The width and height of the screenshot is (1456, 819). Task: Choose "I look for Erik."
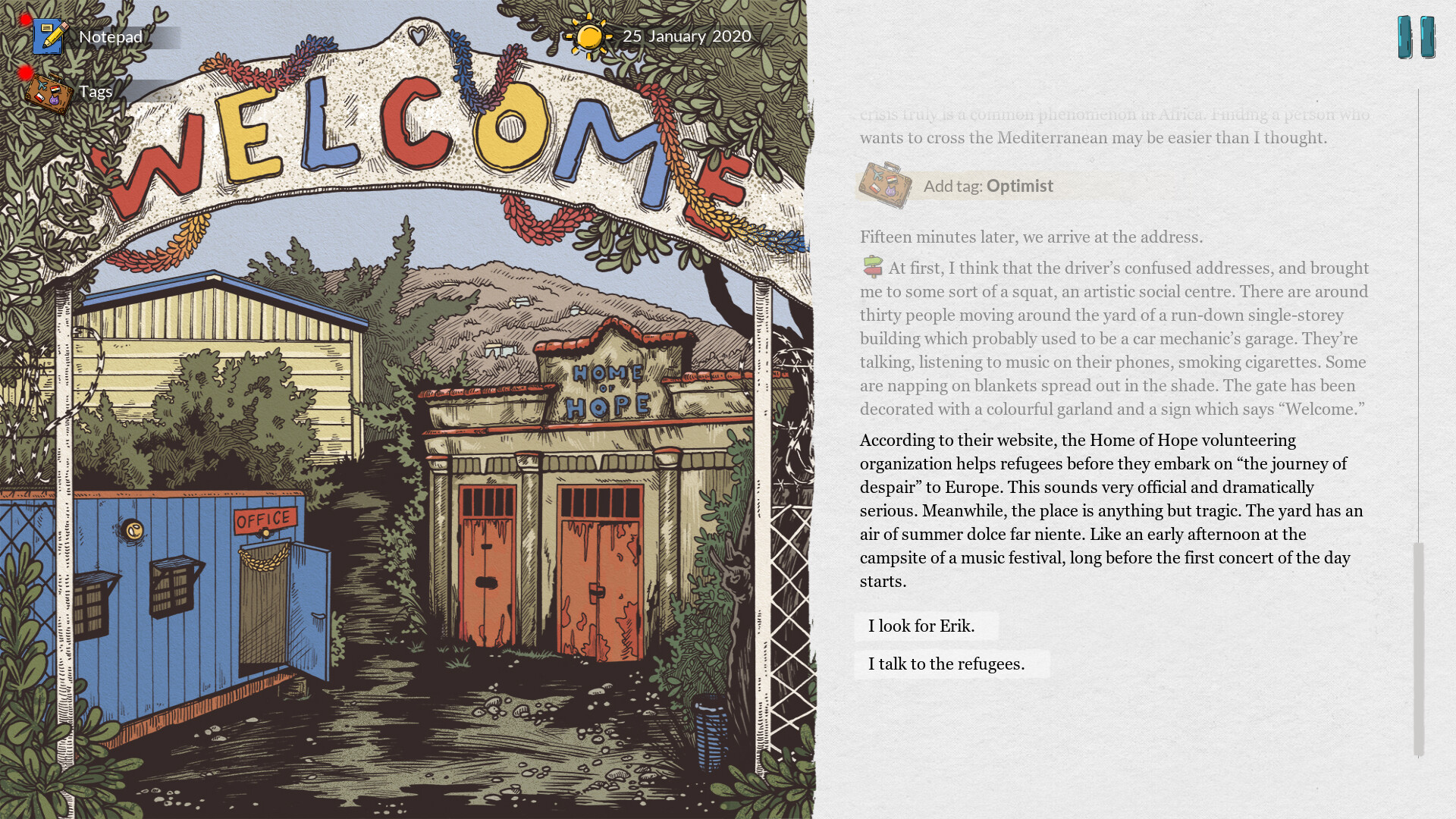coord(921,626)
